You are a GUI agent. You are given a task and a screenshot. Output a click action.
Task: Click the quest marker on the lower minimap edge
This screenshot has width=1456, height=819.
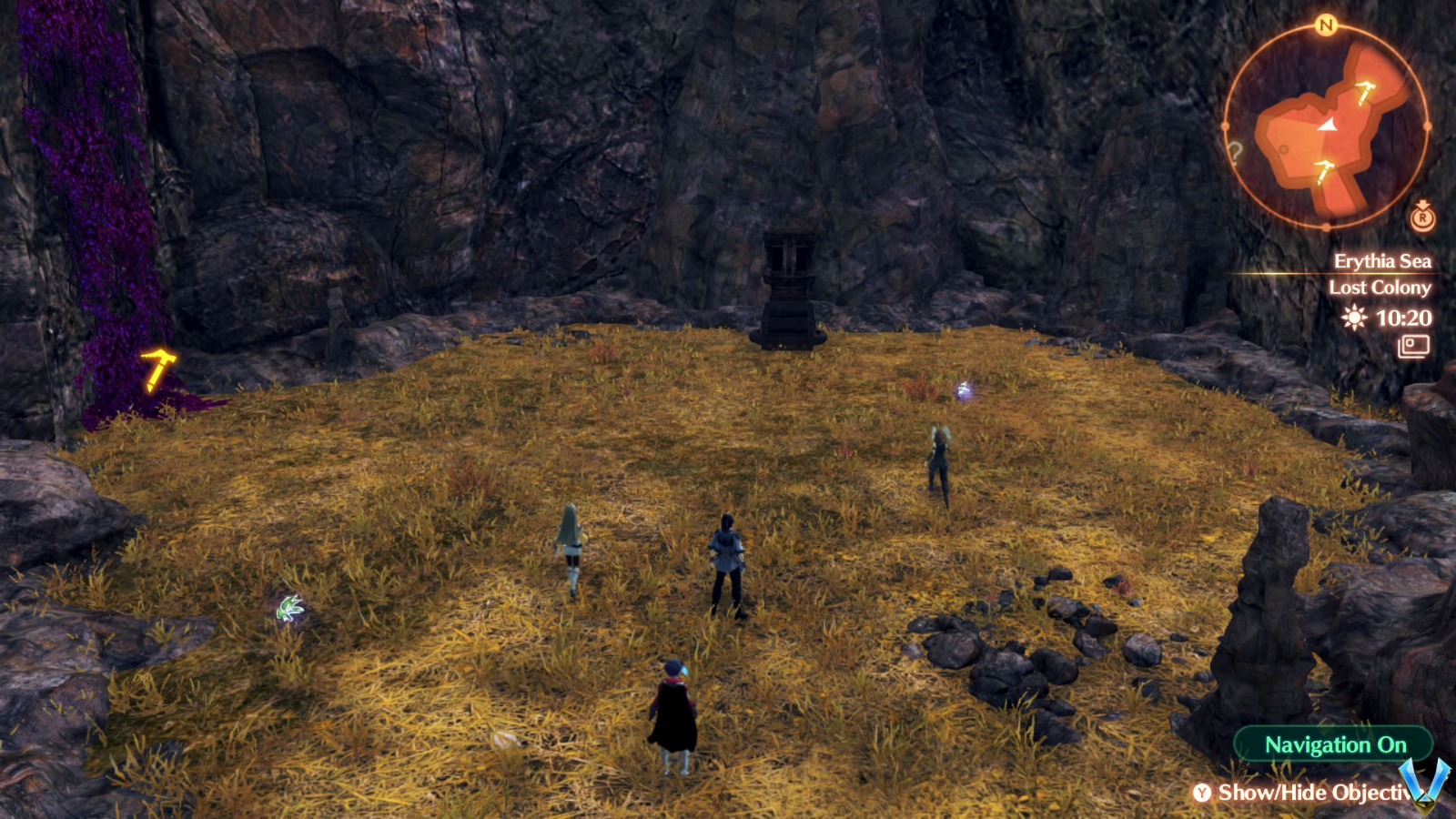coord(1325,171)
